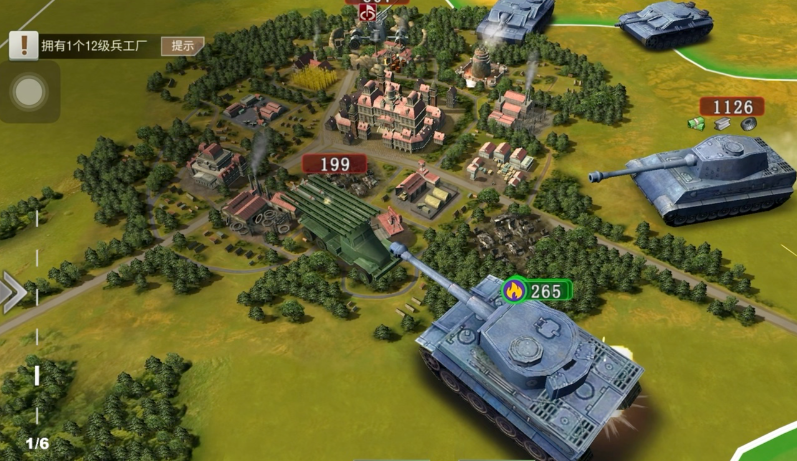This screenshot has height=461, width=797.
Task: Select the enemy tank label 1126
Action: (731, 107)
